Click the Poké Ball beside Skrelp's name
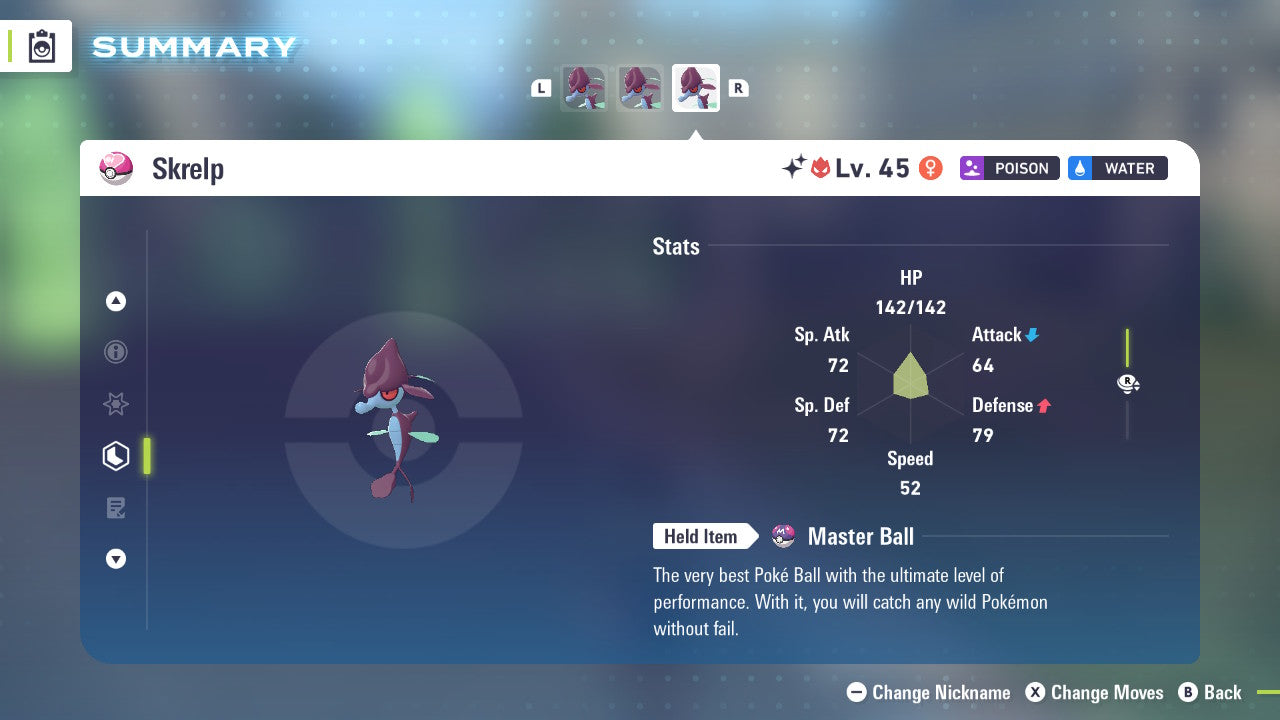 tap(116, 168)
